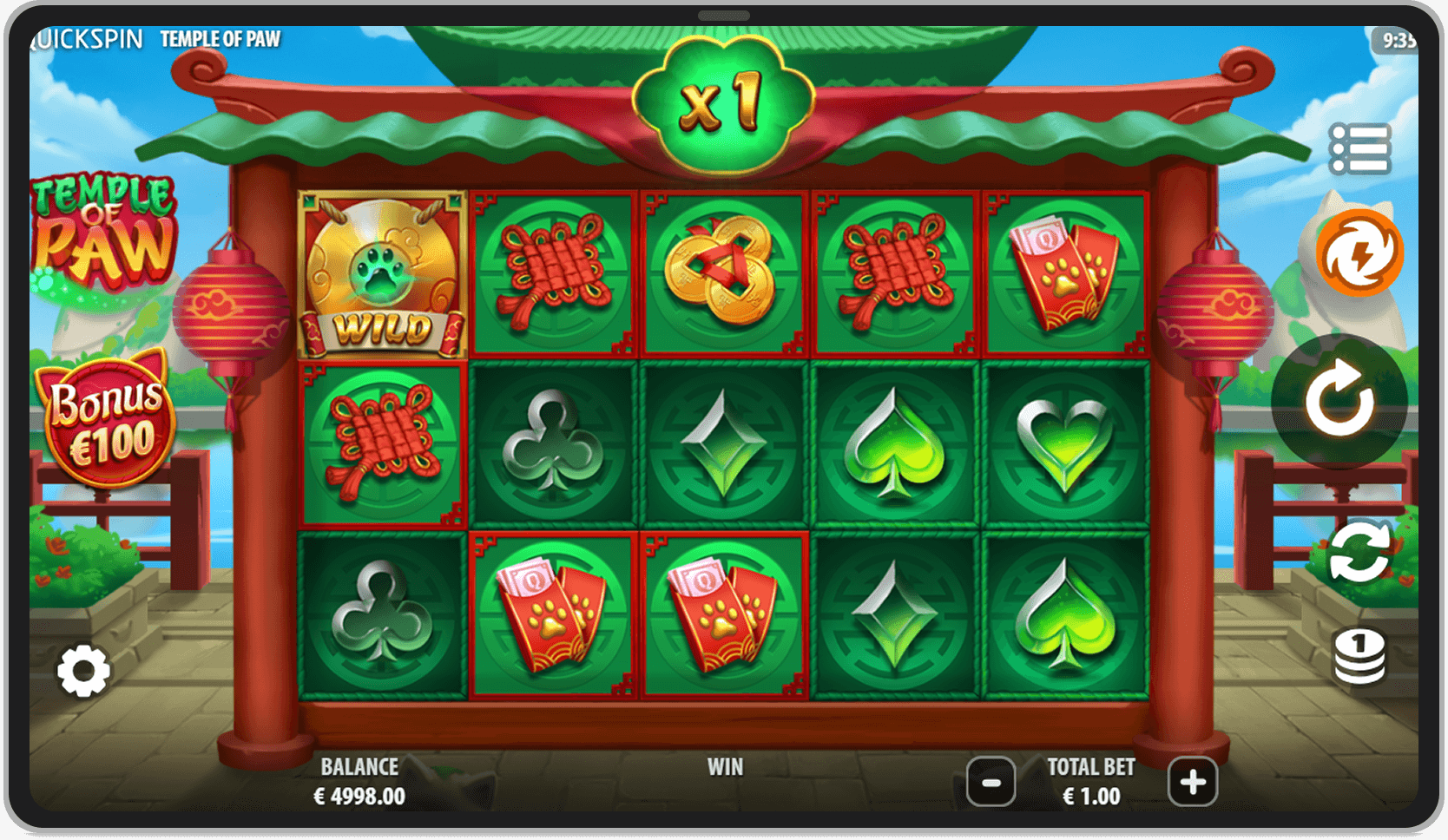Decrease the total bet with the minus button

(x=990, y=781)
